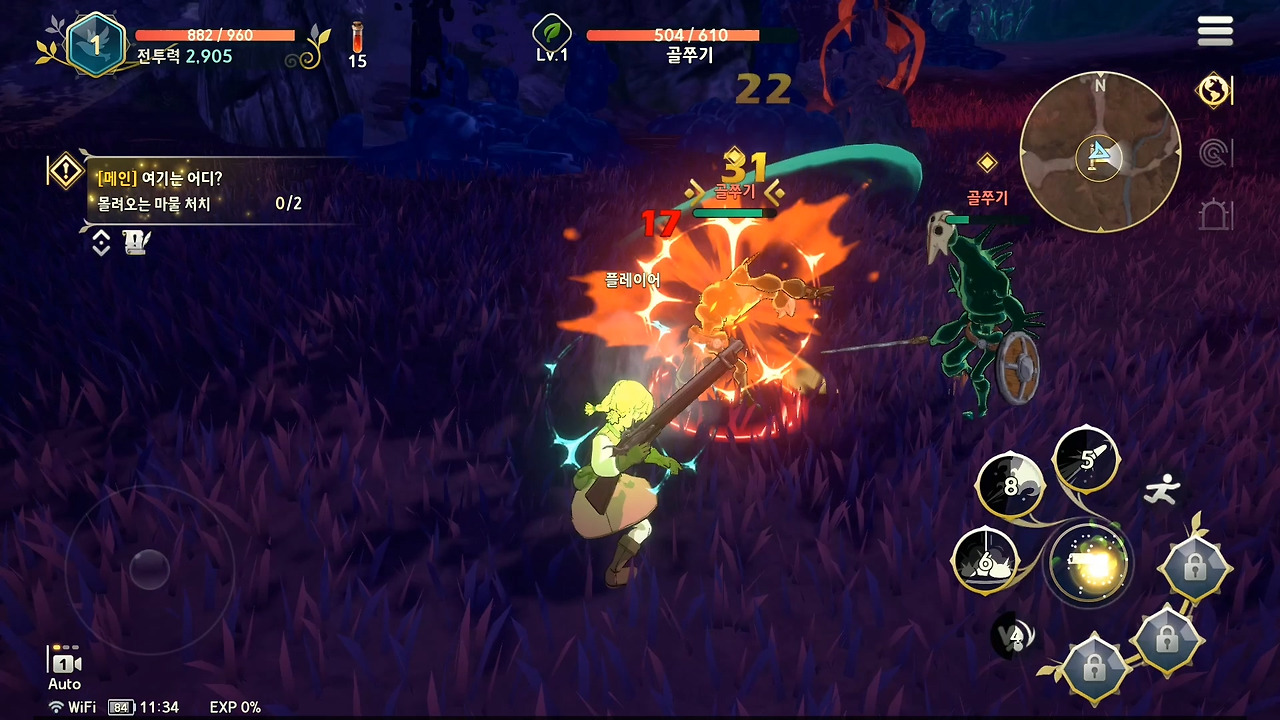Tap the small swirl skill showing 4
1280x720 pixels.
(1015, 636)
